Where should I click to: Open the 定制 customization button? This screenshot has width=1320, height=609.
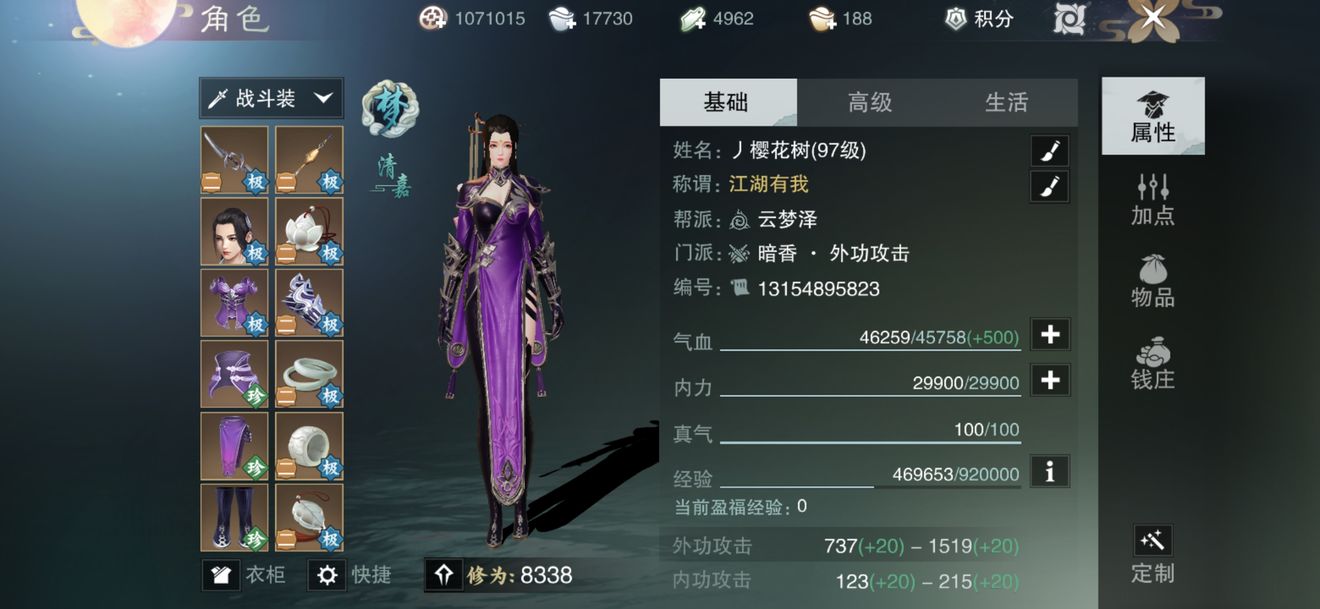click(x=1153, y=555)
